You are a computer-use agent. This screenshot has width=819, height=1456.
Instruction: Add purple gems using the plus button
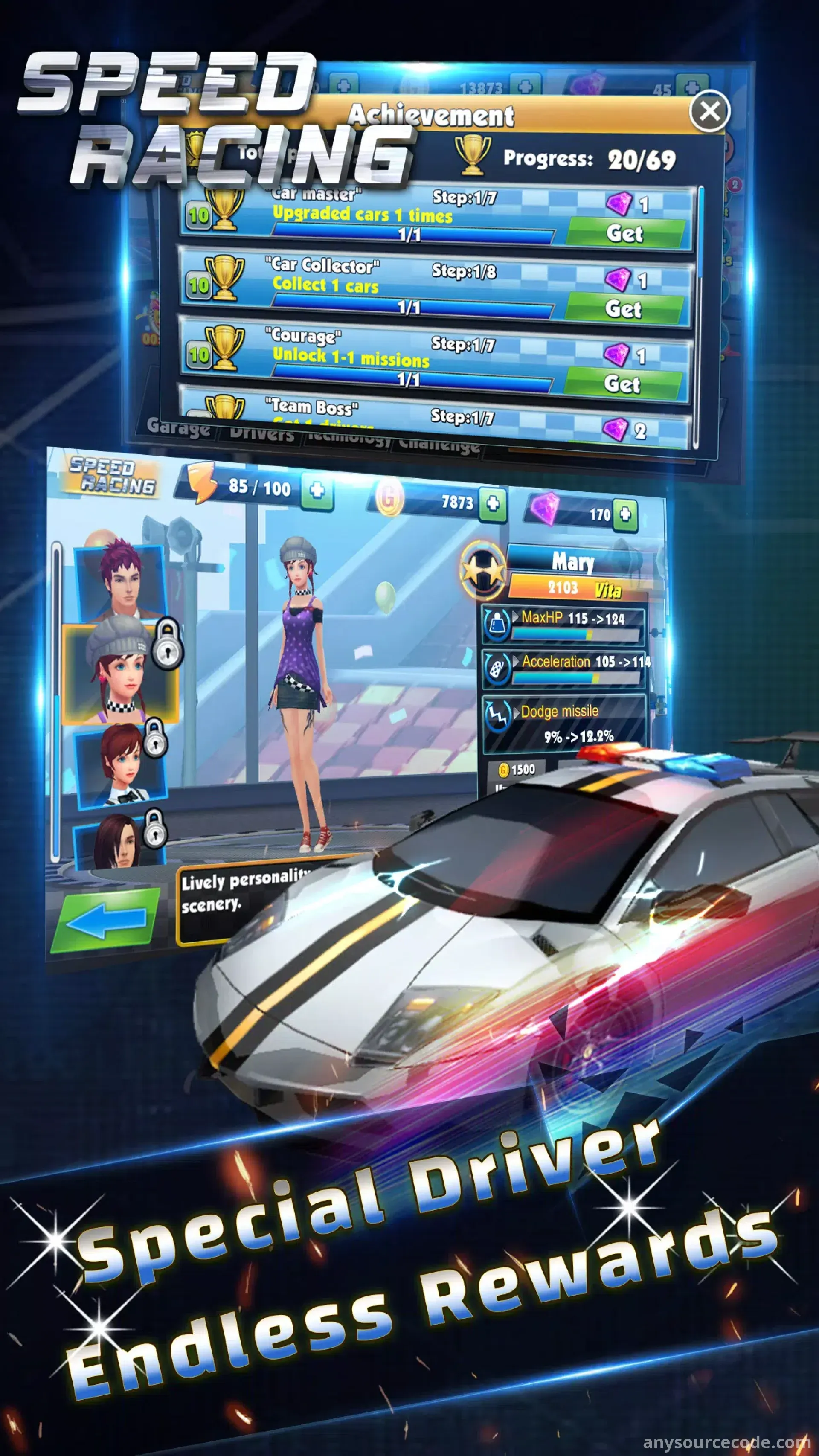click(x=625, y=514)
